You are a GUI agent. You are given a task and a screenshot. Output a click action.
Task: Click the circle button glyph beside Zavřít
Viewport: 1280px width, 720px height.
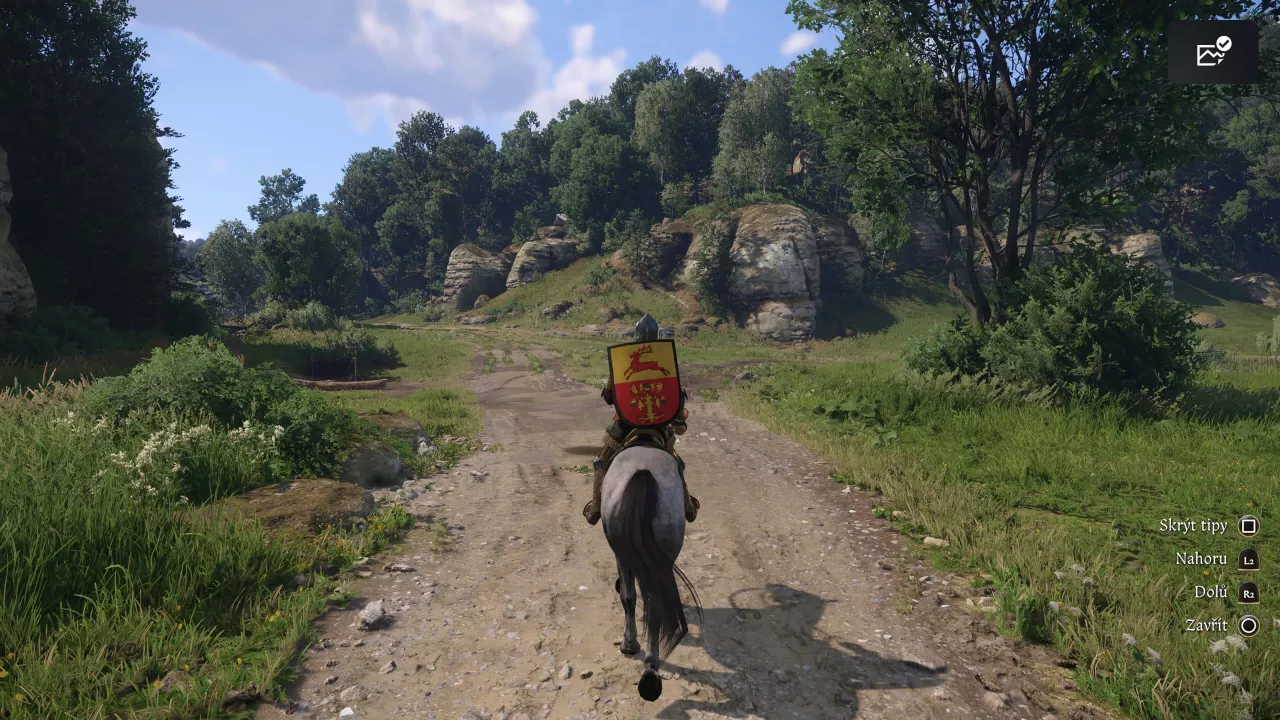coord(1248,624)
